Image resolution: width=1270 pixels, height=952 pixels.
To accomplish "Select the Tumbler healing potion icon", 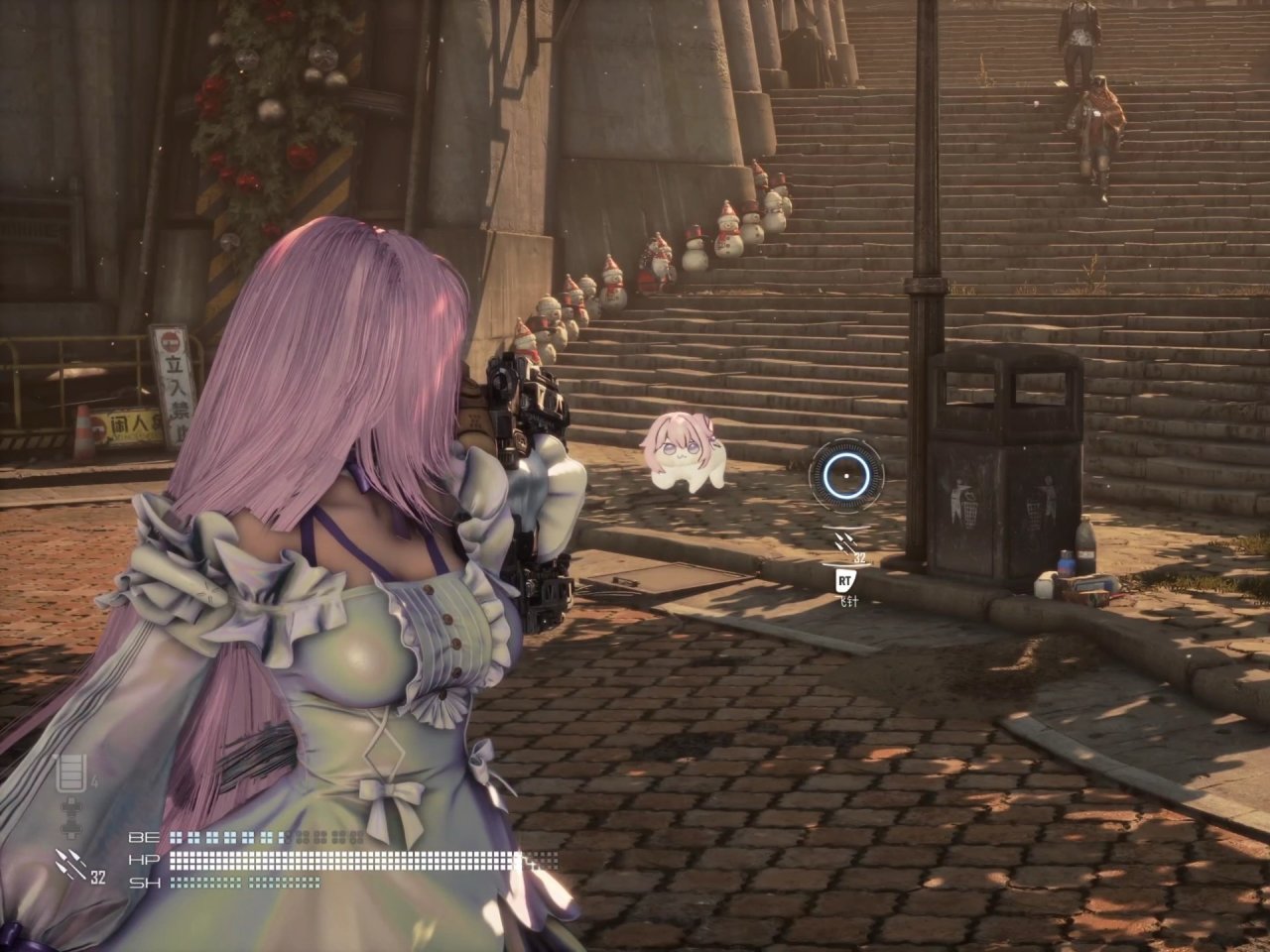I will [73, 773].
